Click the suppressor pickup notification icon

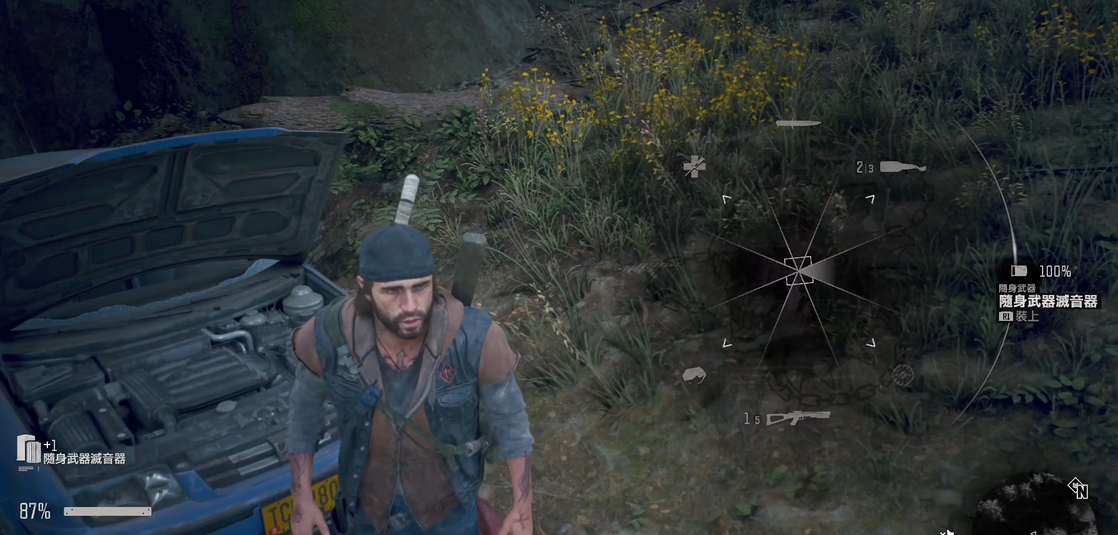click(28, 449)
